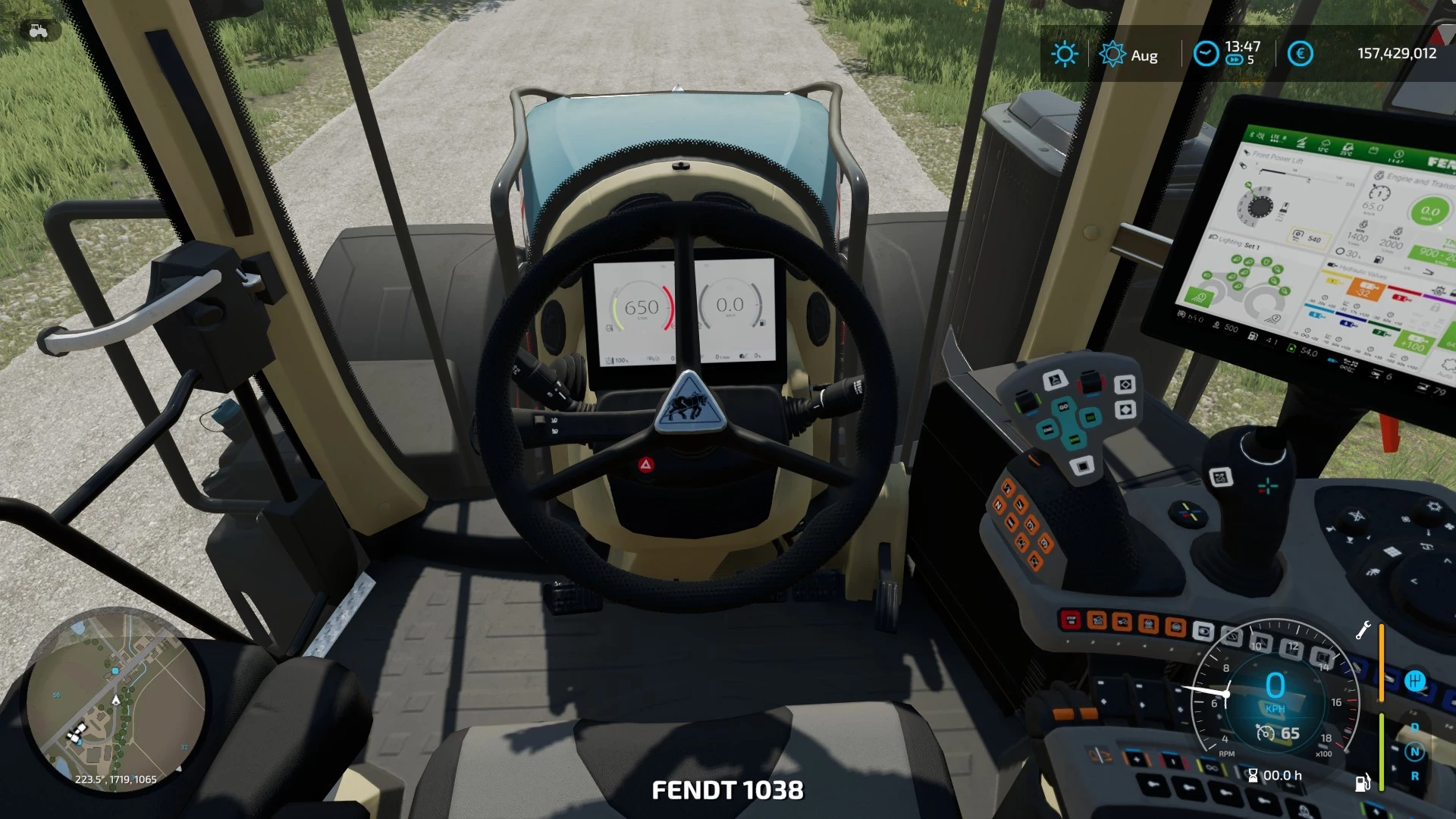The width and height of the screenshot is (1456, 819).
Task: Adjust the orange -32 hydraulic valve slider
Action: pos(1365,290)
